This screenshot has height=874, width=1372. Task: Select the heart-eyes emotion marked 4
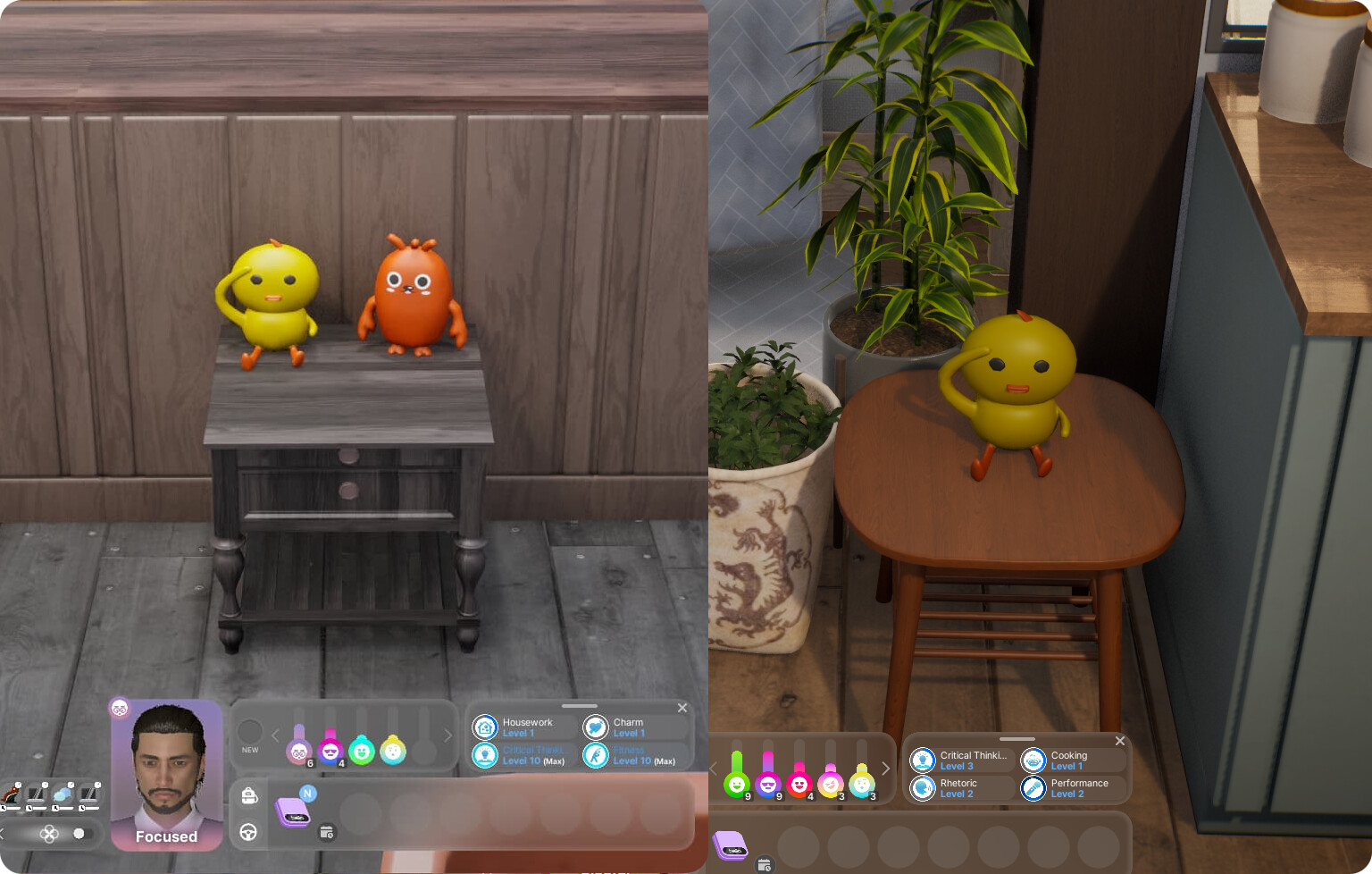point(799,784)
